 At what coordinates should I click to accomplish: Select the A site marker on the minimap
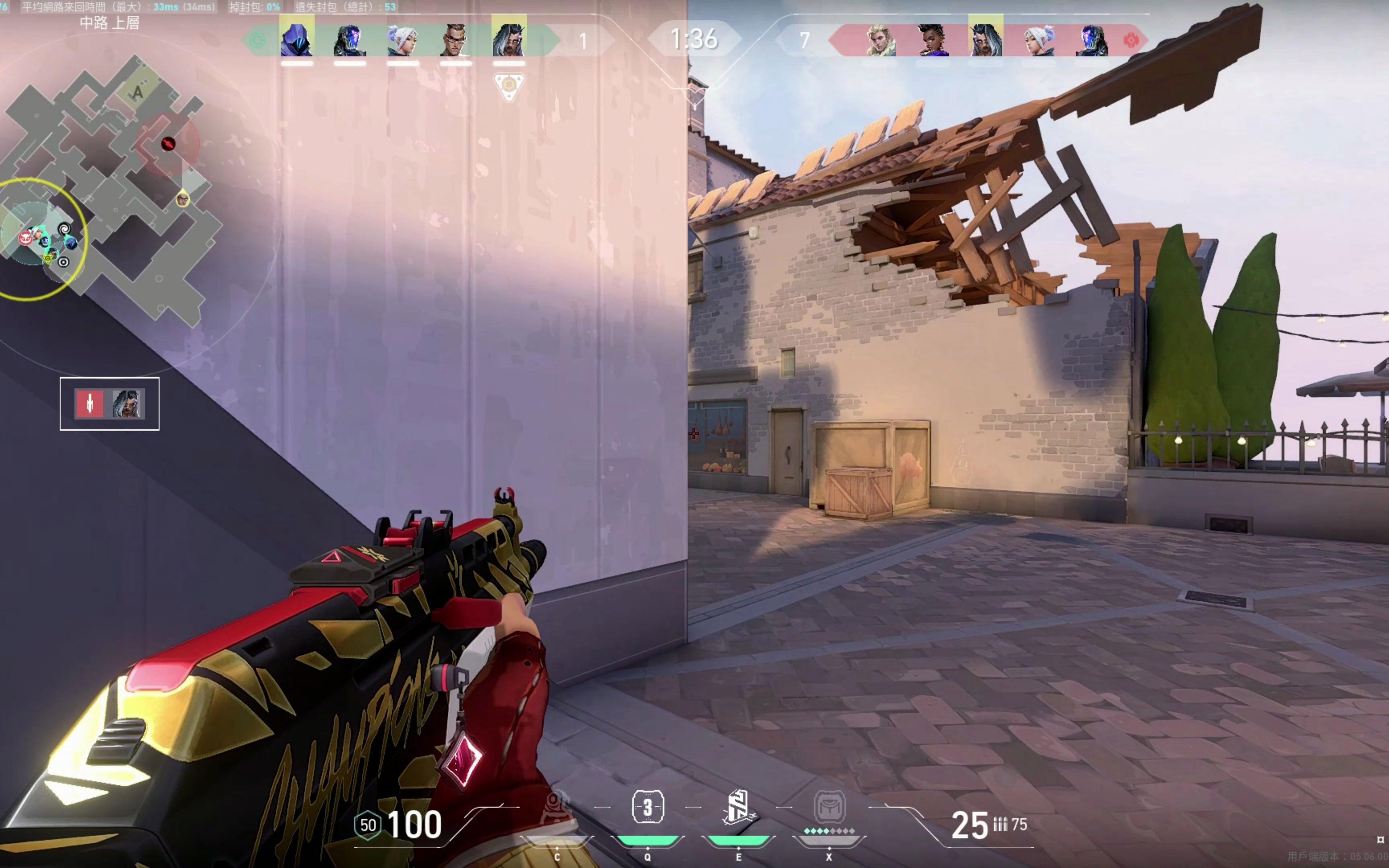point(137,92)
